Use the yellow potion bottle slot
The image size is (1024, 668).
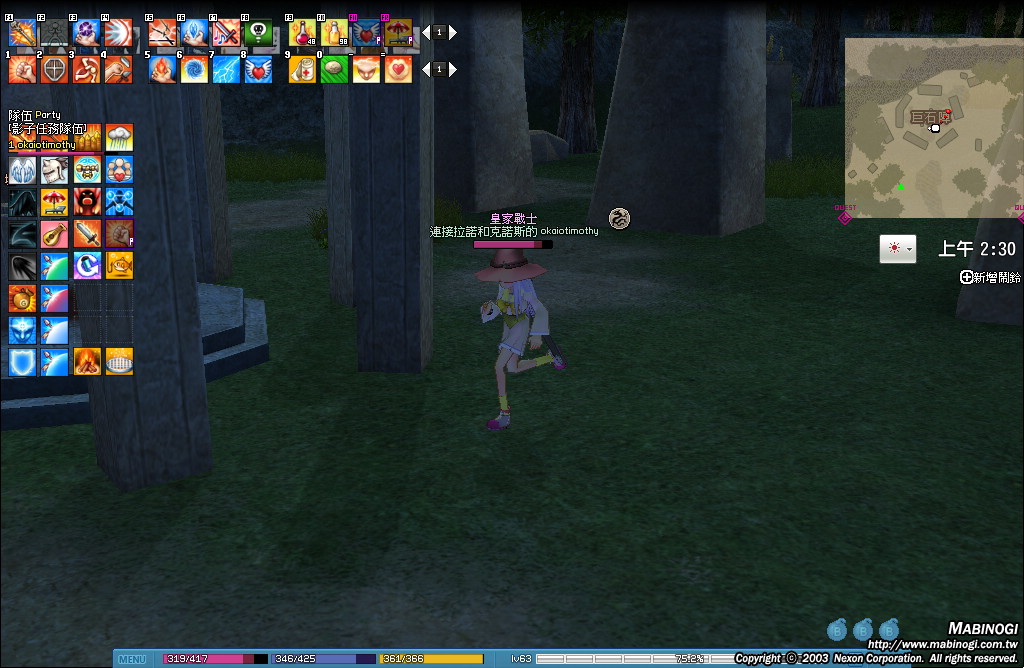tap(334, 33)
